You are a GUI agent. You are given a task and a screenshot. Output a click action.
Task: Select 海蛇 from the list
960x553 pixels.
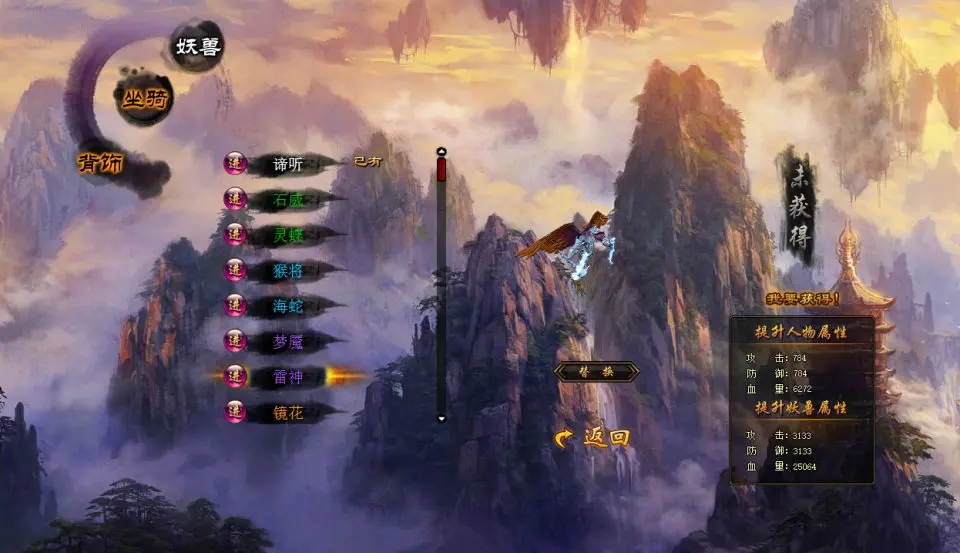pyautogui.click(x=288, y=306)
